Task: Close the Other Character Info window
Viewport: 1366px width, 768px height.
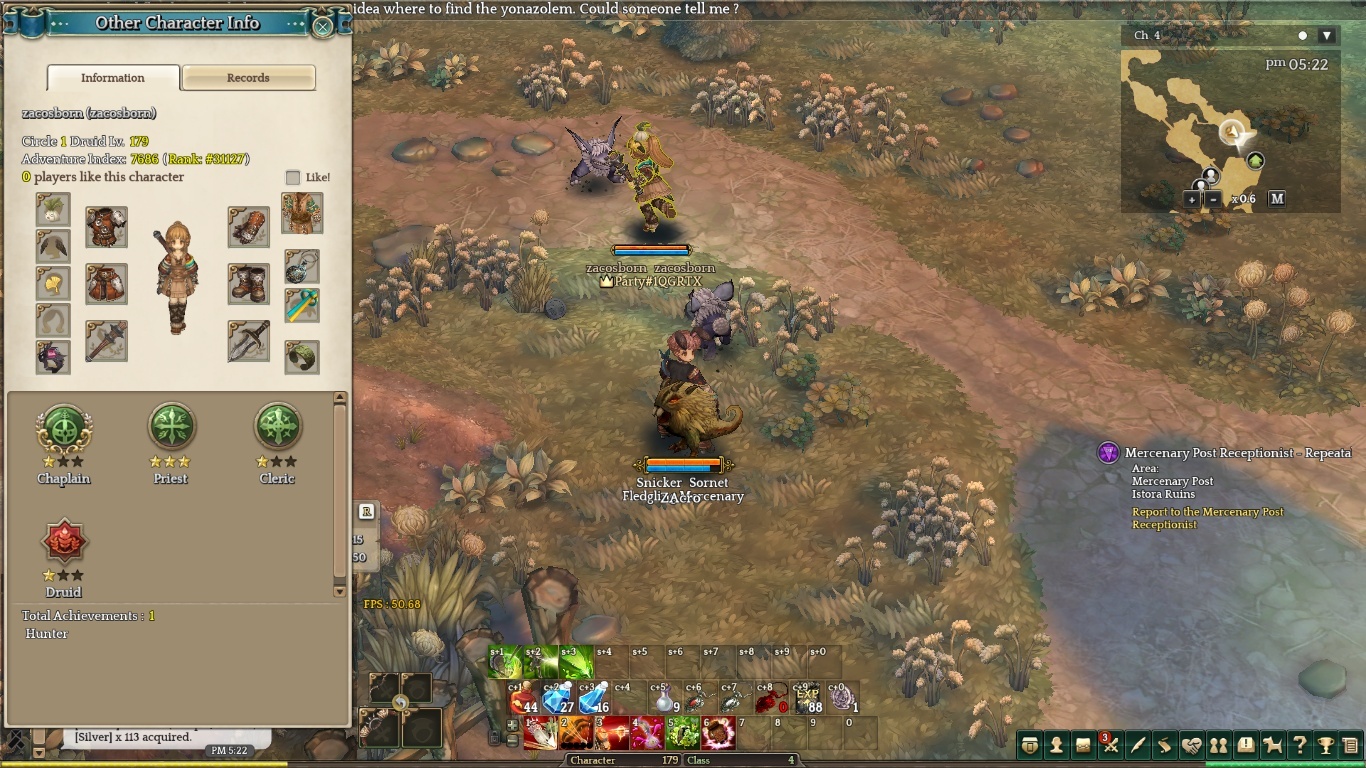Action: click(323, 26)
